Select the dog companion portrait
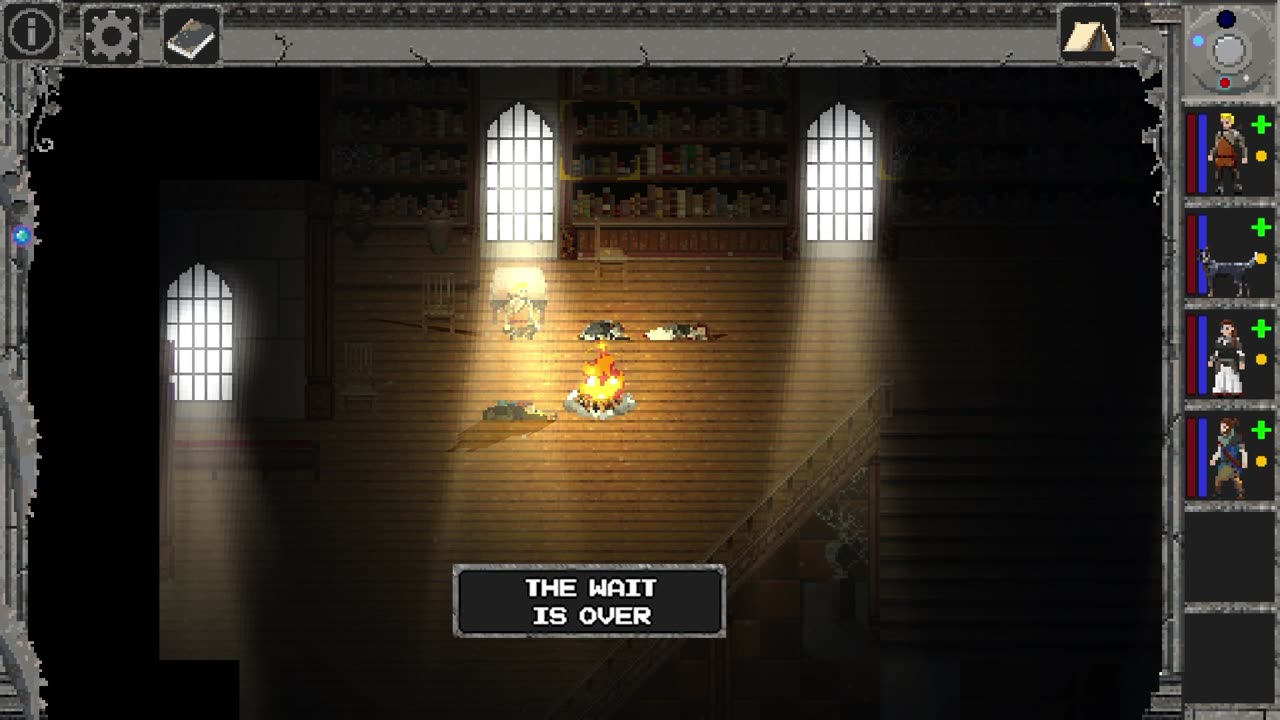Image resolution: width=1280 pixels, height=720 pixels. [x=1229, y=257]
